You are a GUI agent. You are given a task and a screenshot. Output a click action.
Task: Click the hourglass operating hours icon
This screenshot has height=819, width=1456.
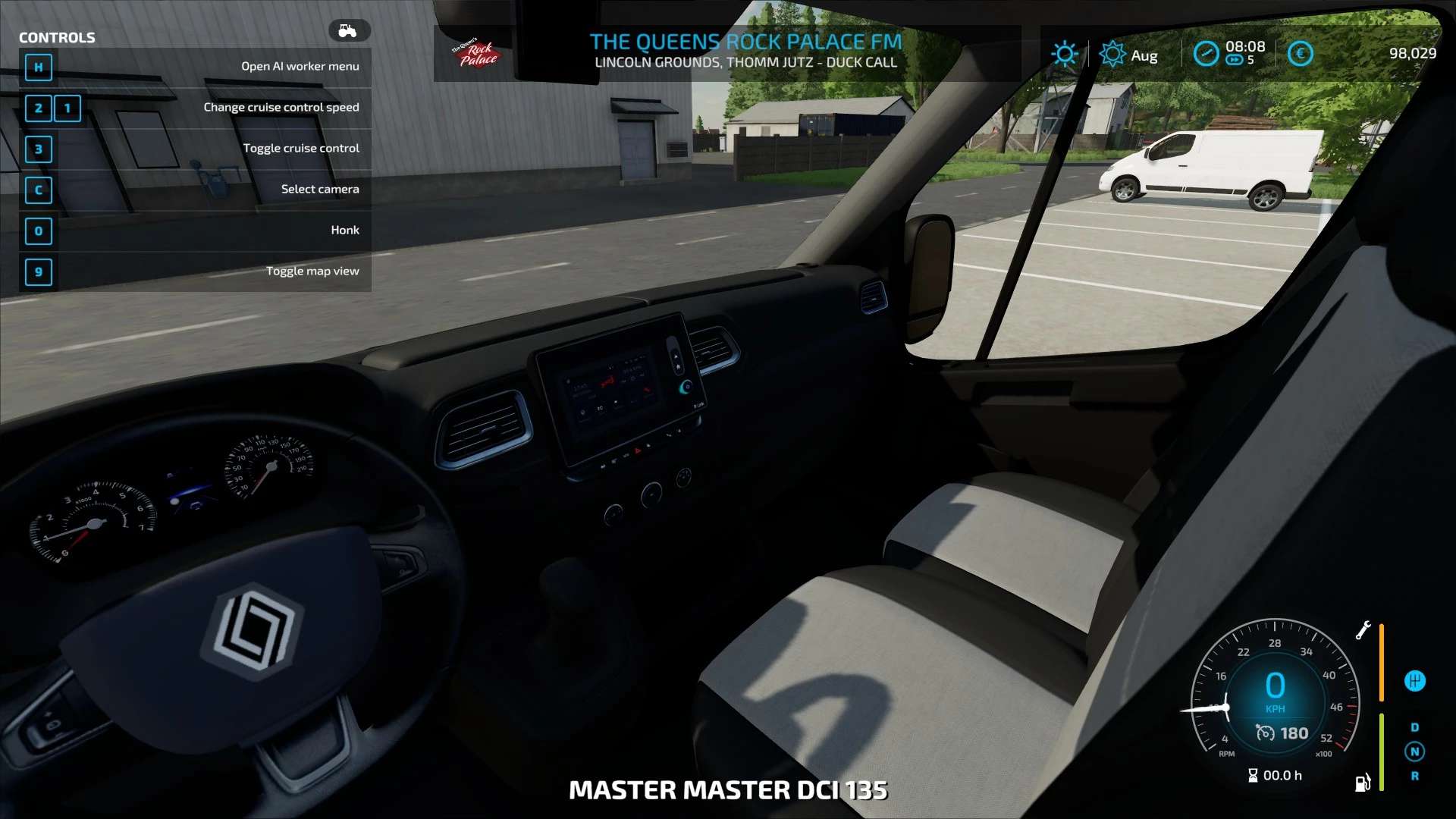click(1253, 775)
